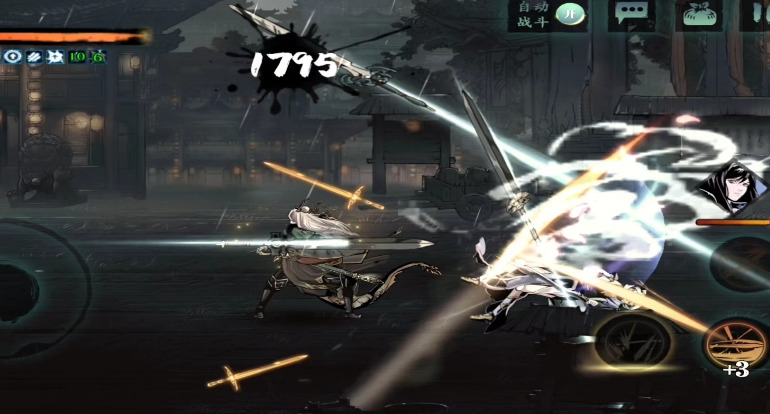Activate the glowing orange skill with +3
Viewport: 770px width, 414px height.
(x=735, y=344)
